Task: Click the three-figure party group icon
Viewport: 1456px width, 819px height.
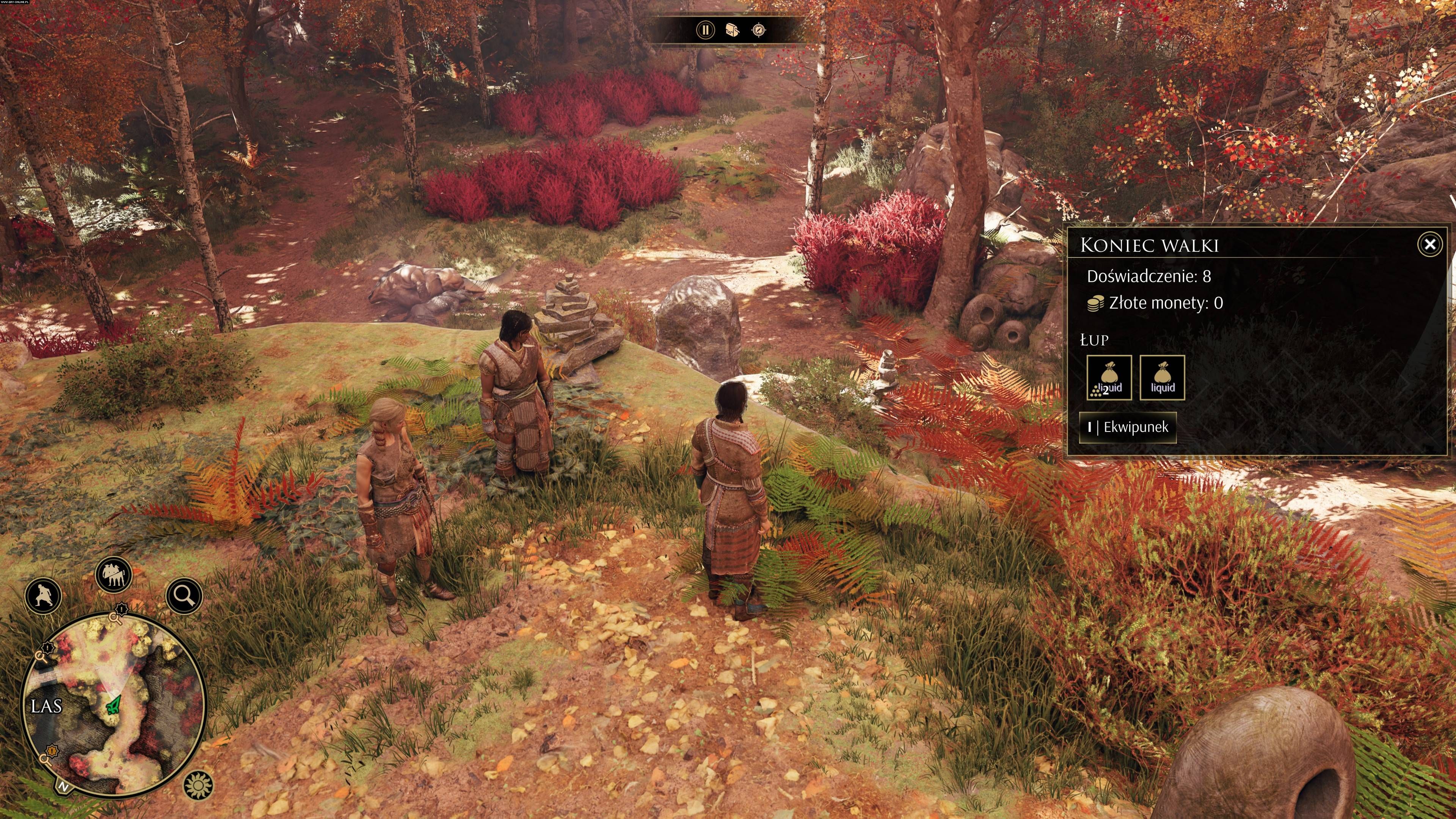Action: point(114,575)
